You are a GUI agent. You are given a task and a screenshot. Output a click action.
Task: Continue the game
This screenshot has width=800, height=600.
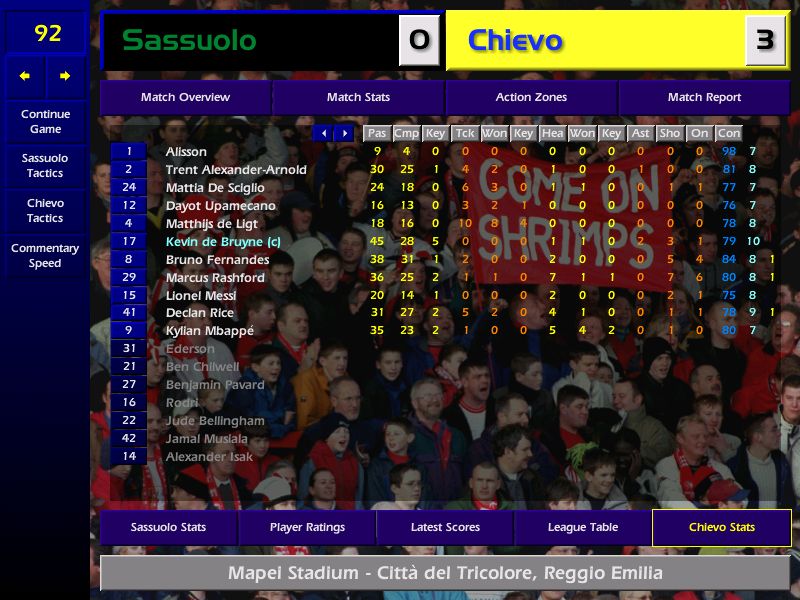click(45, 121)
